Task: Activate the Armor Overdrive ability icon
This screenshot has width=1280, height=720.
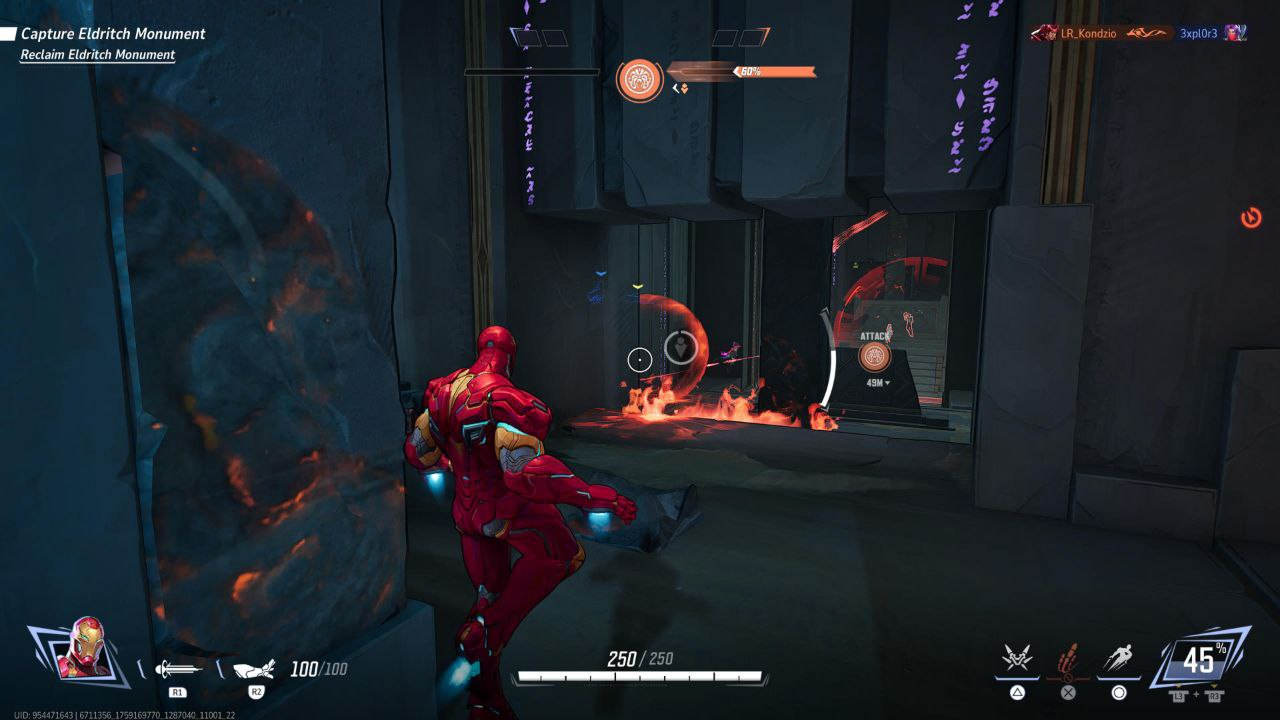Action: click(1017, 659)
